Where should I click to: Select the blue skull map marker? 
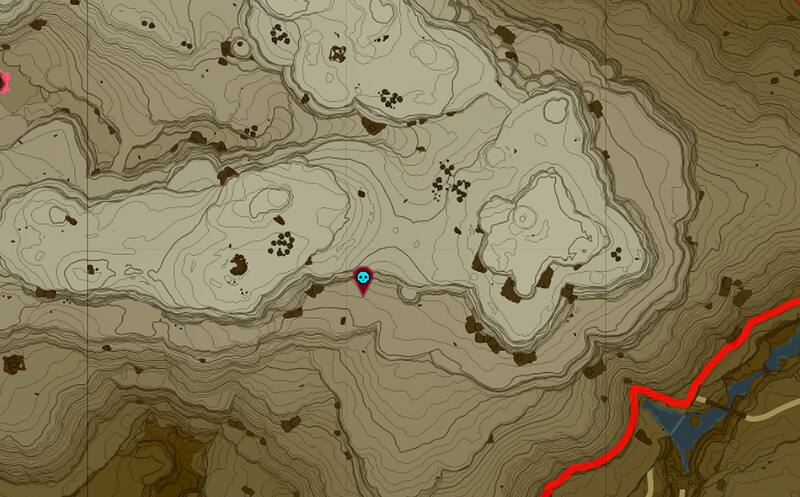point(363,279)
